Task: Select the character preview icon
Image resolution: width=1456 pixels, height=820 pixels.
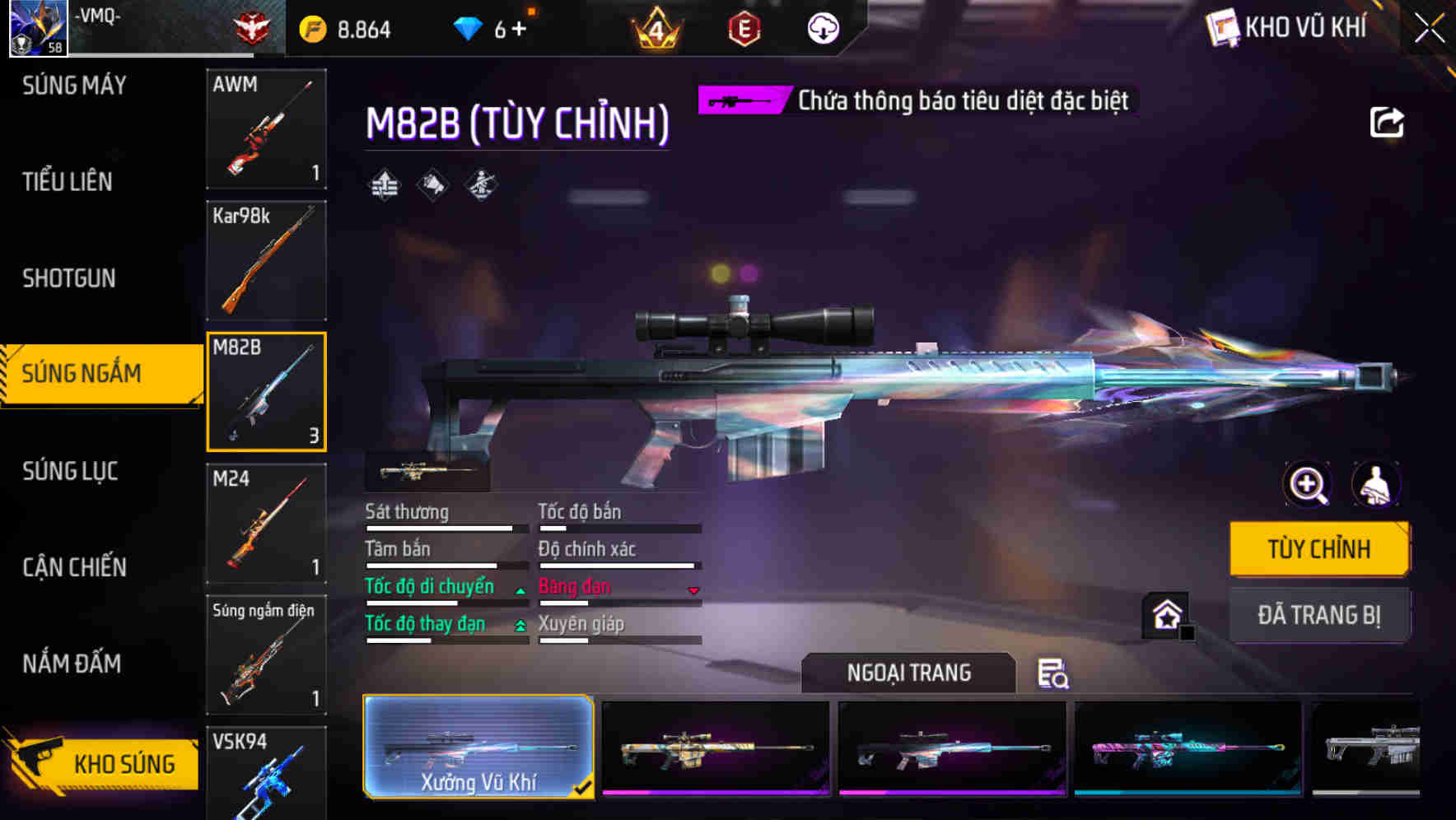Action: [1378, 485]
